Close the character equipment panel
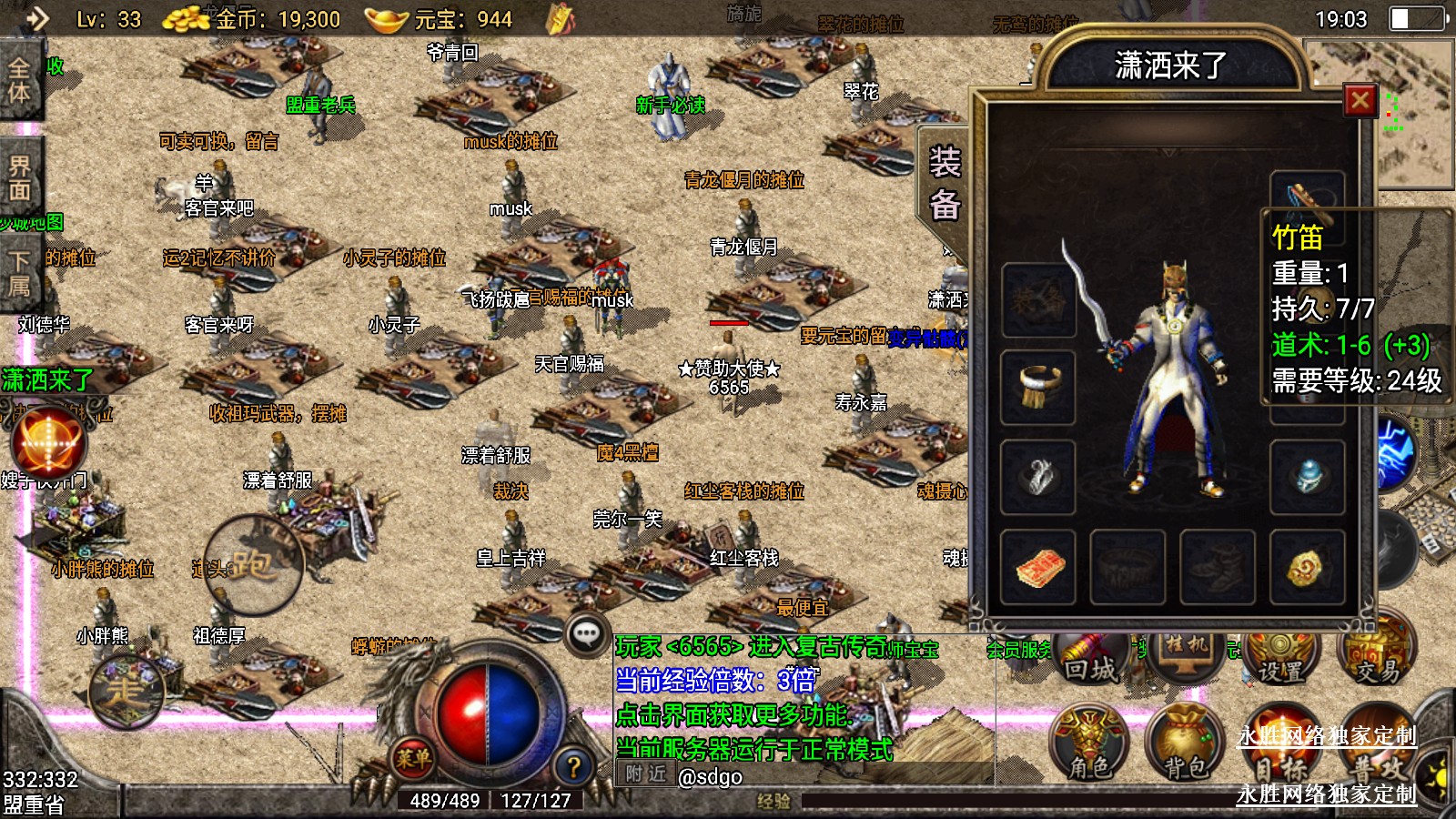1456x819 pixels. [1360, 100]
